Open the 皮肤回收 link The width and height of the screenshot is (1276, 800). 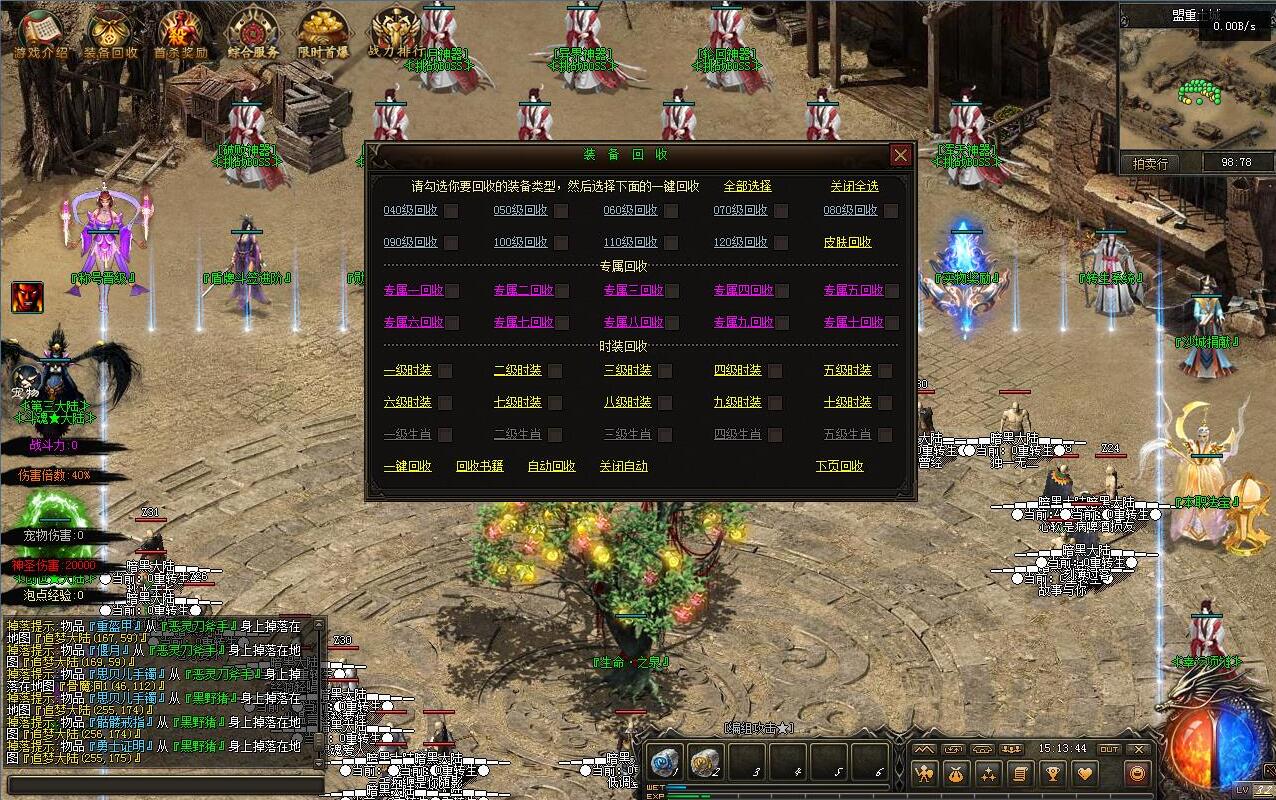[847, 243]
